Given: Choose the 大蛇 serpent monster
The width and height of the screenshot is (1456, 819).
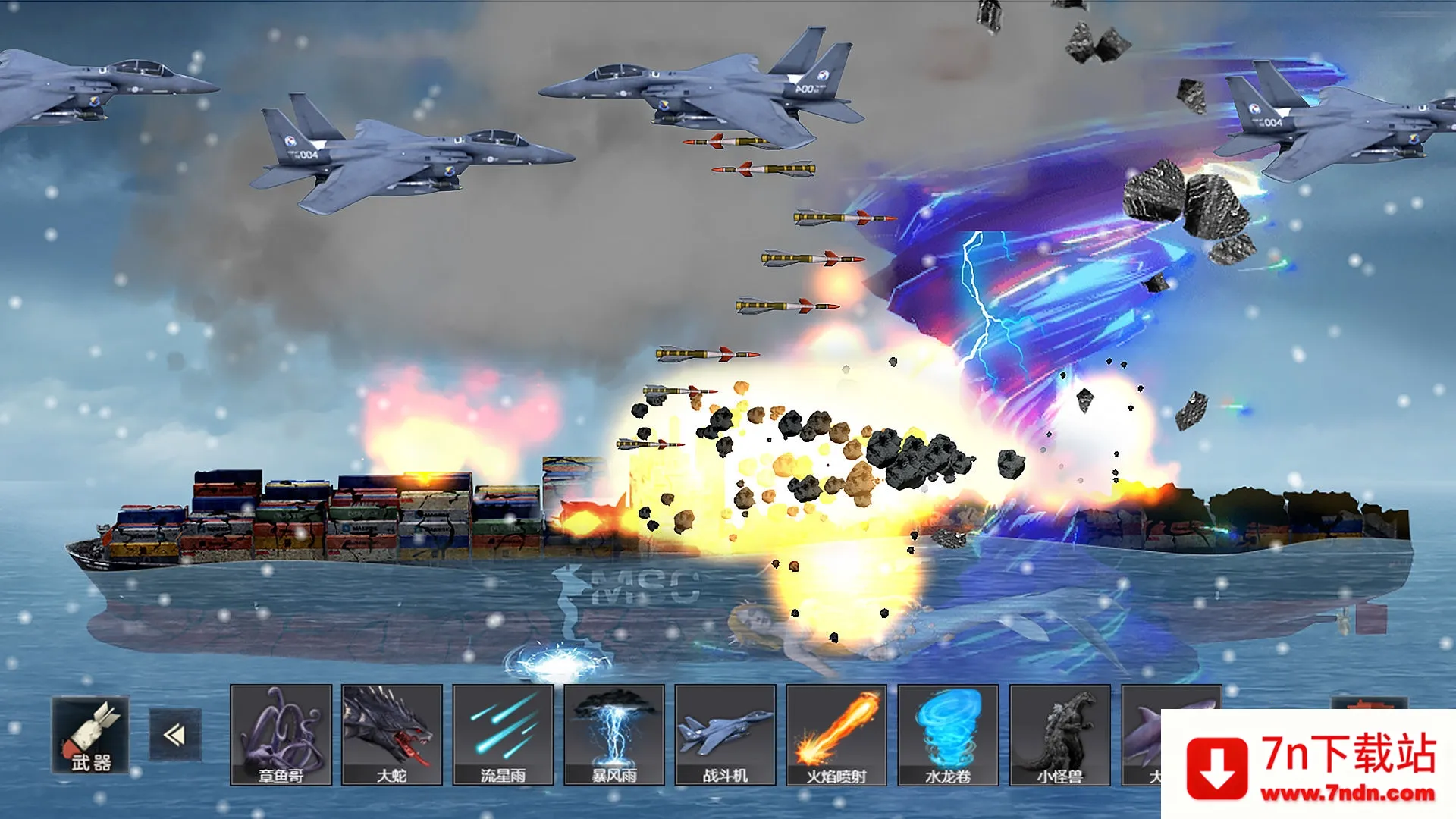Looking at the screenshot, I should point(392,735).
